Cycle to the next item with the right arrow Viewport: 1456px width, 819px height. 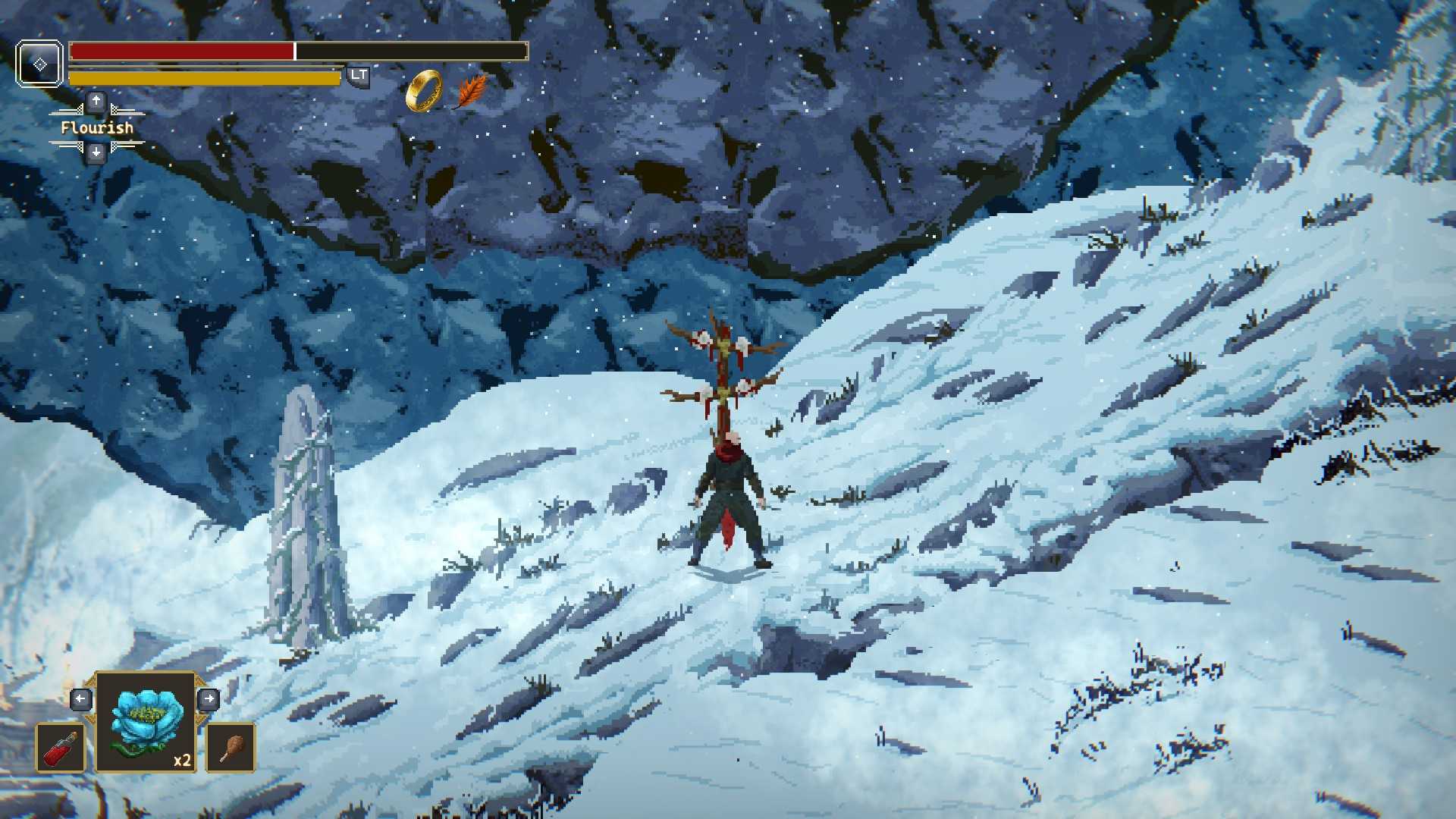tap(209, 698)
